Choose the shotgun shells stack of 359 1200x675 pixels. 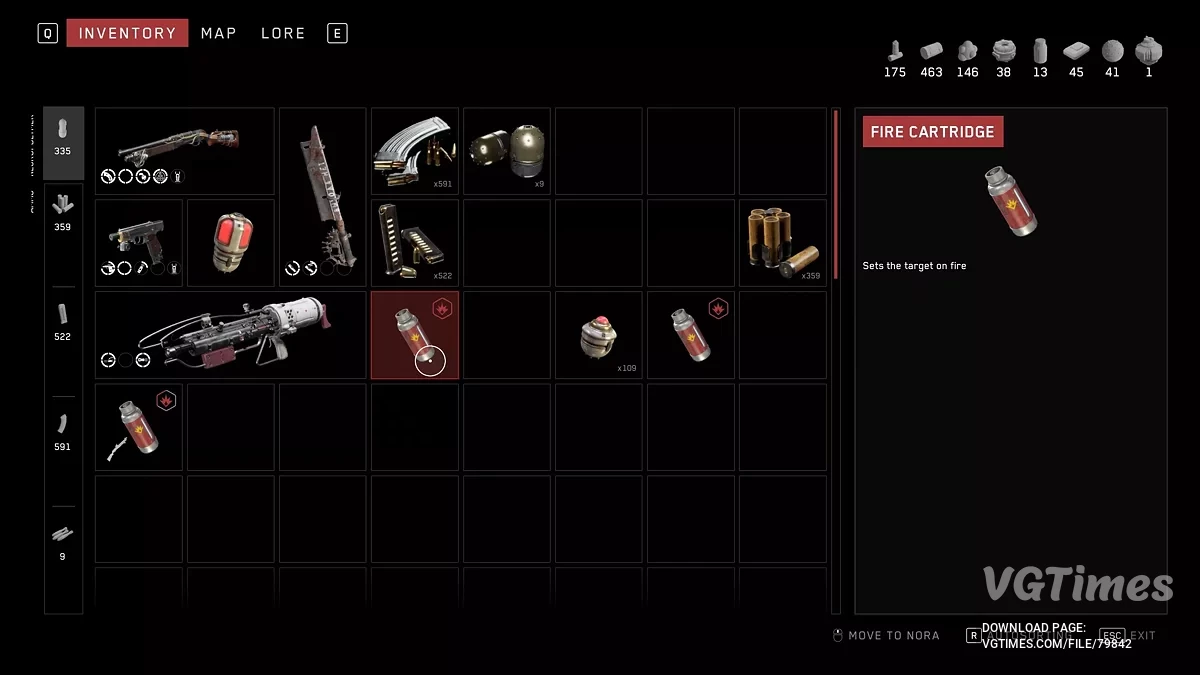coord(782,243)
